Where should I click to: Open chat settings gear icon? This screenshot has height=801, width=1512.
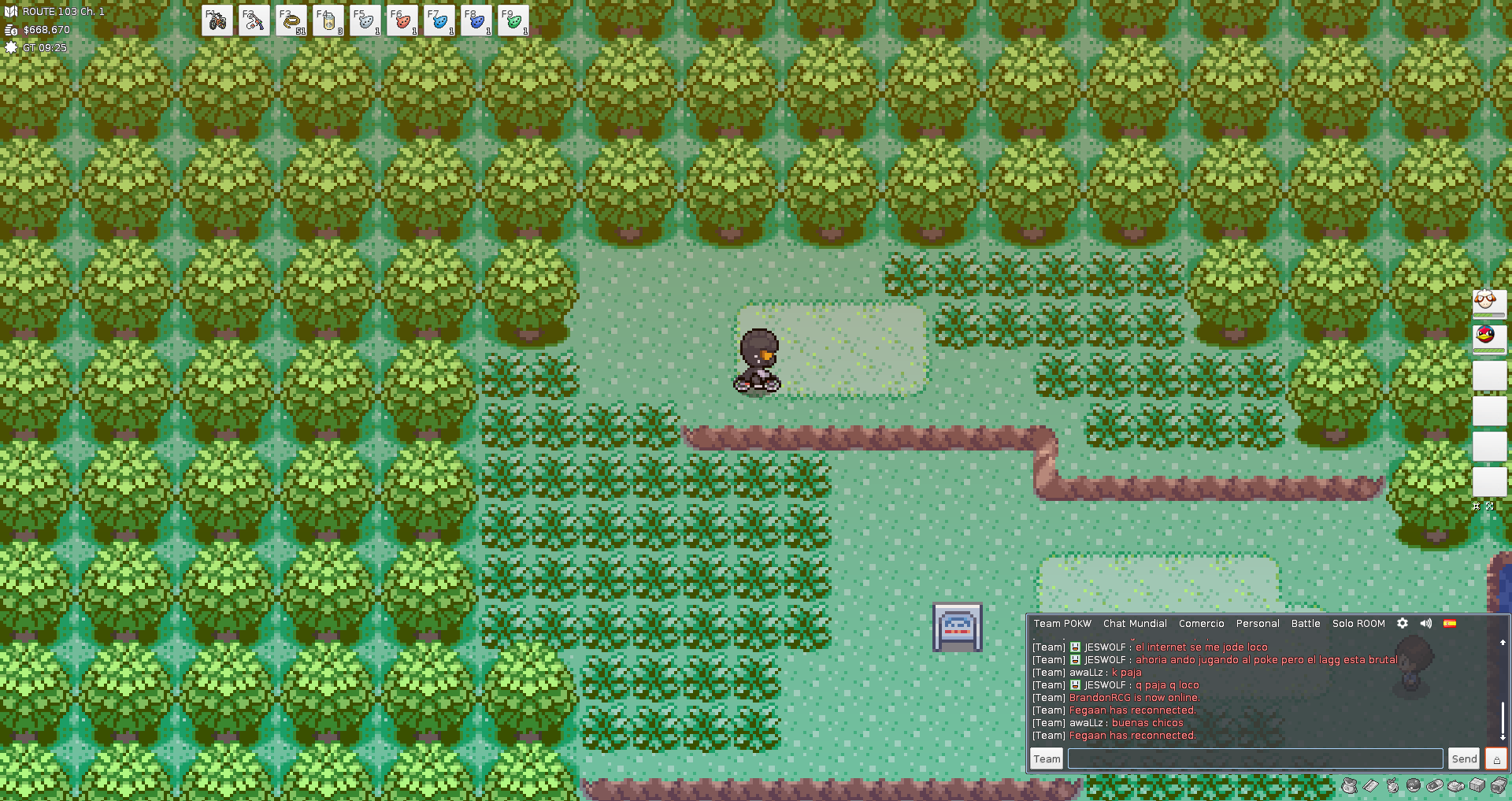(1403, 623)
